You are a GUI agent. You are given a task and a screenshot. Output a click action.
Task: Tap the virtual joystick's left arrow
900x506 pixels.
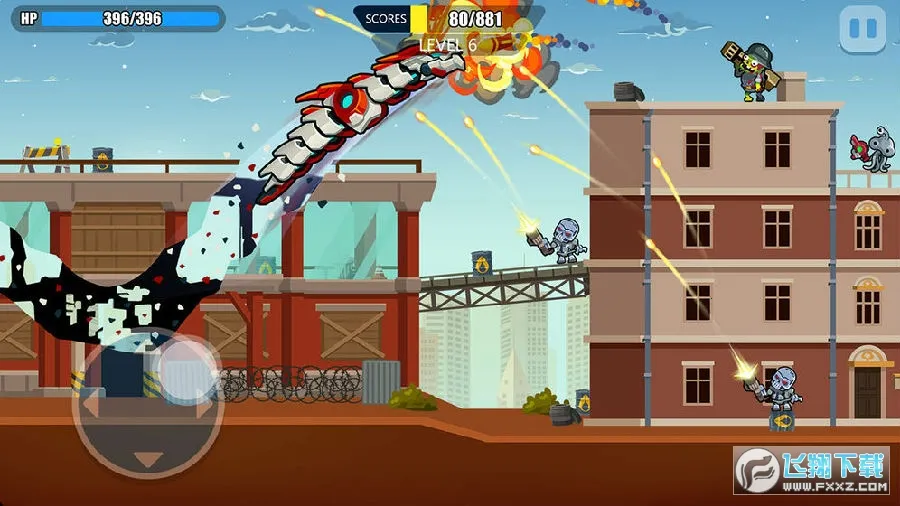[89, 408]
